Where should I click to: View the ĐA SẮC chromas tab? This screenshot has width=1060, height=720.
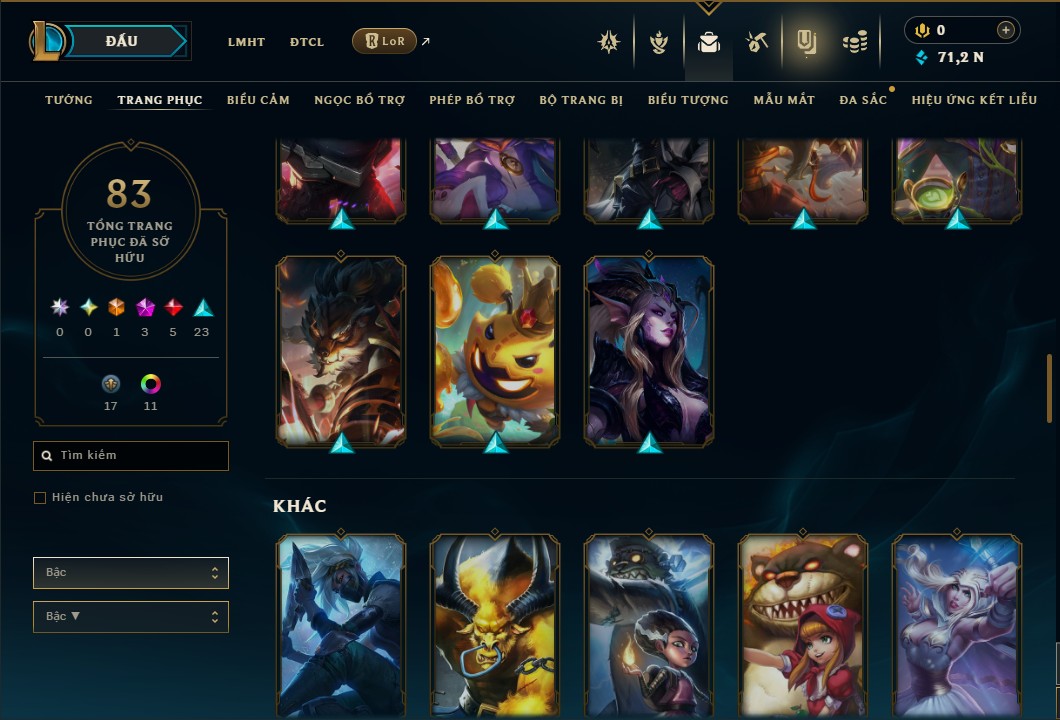[x=863, y=100]
